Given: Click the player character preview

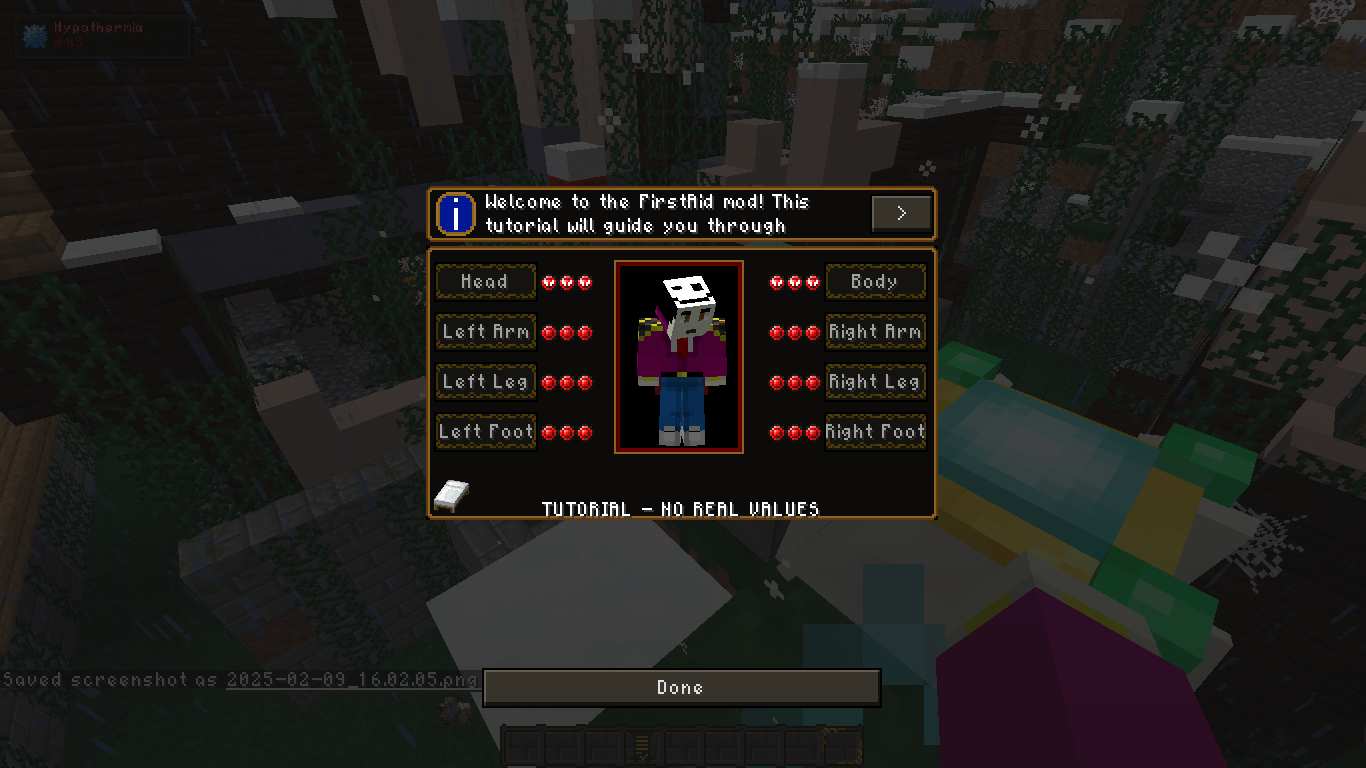Looking at the screenshot, I should click(x=679, y=356).
